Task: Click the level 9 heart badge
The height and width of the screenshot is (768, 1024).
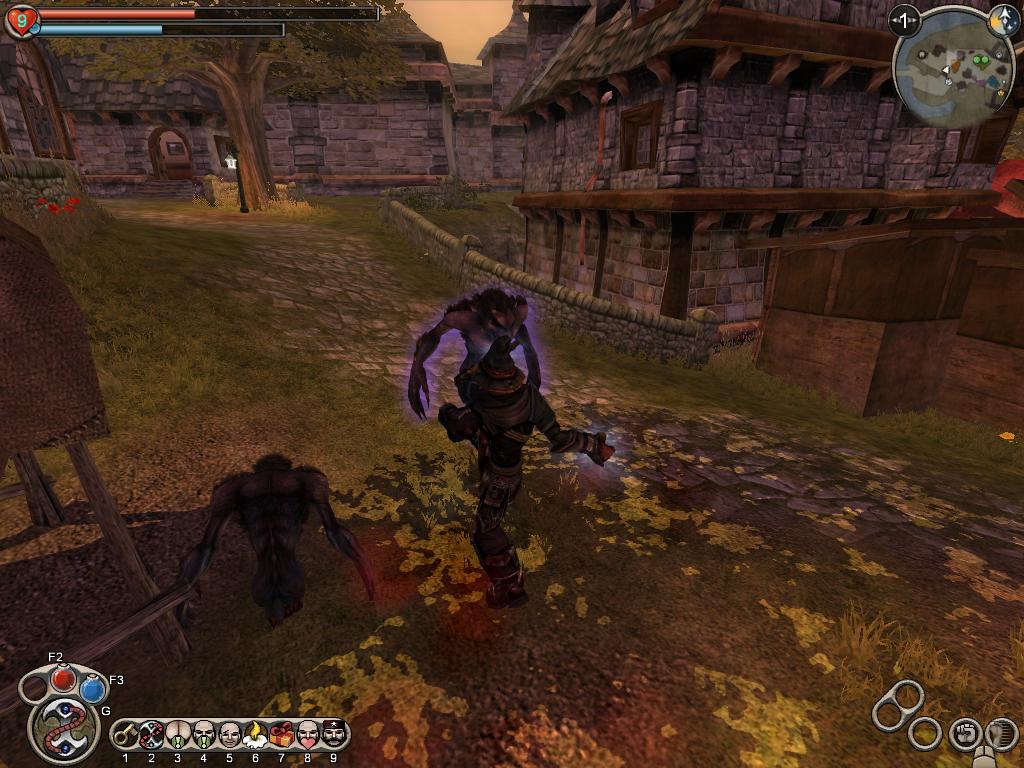Action: coord(21,21)
